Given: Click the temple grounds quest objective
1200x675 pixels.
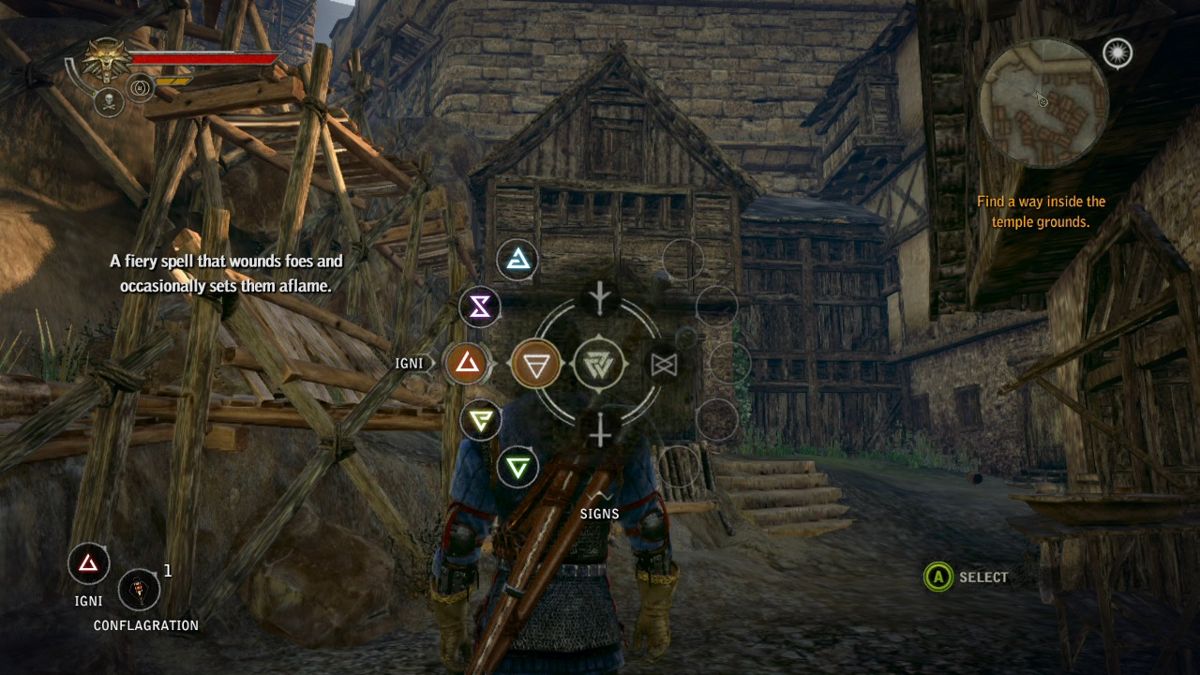Looking at the screenshot, I should tap(1041, 211).
